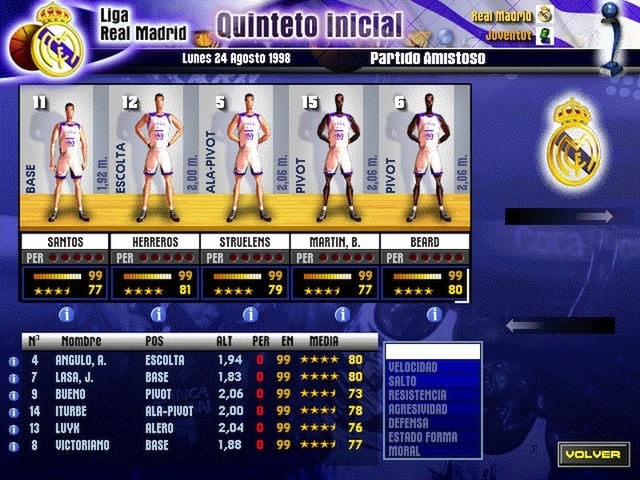This screenshot has width=640, height=480.
Task: Choose ESTADO FORMA attribute option
Action: click(x=432, y=438)
